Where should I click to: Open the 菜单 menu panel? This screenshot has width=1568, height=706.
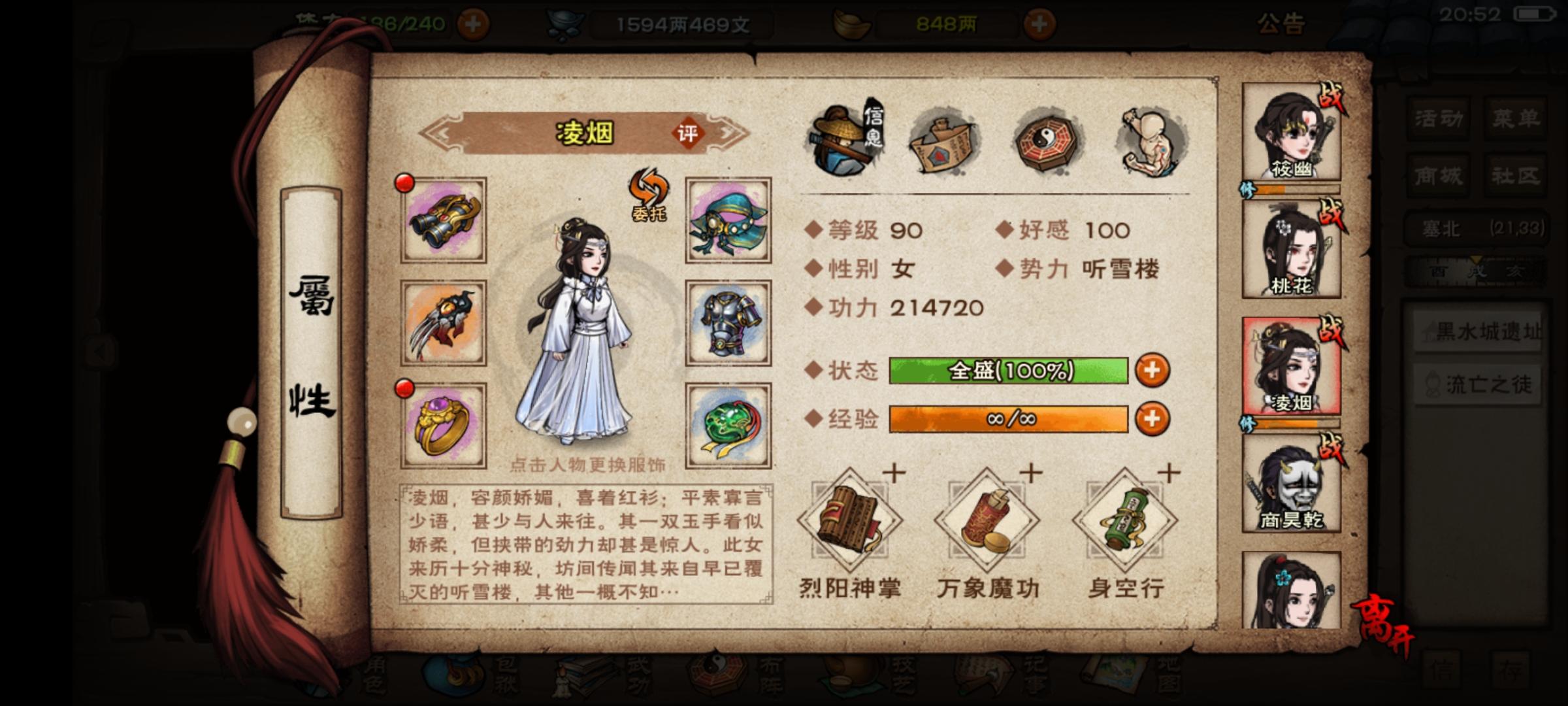1516,118
